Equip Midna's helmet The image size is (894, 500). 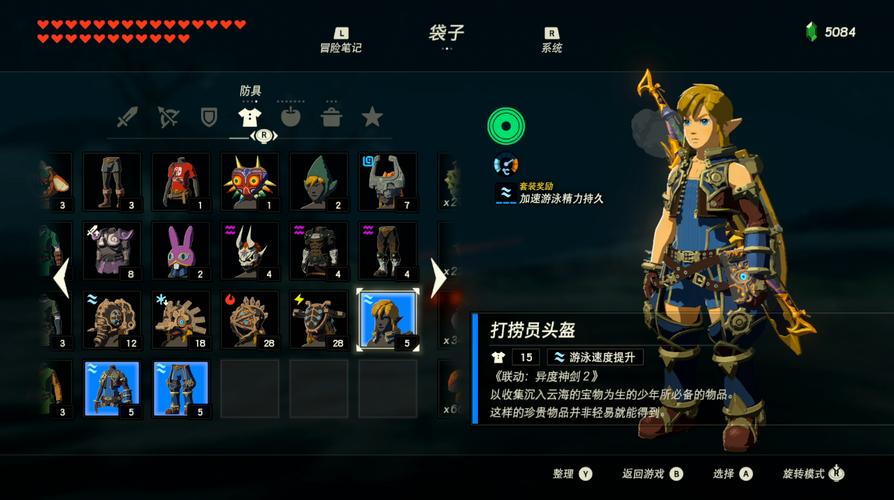[x=388, y=181]
